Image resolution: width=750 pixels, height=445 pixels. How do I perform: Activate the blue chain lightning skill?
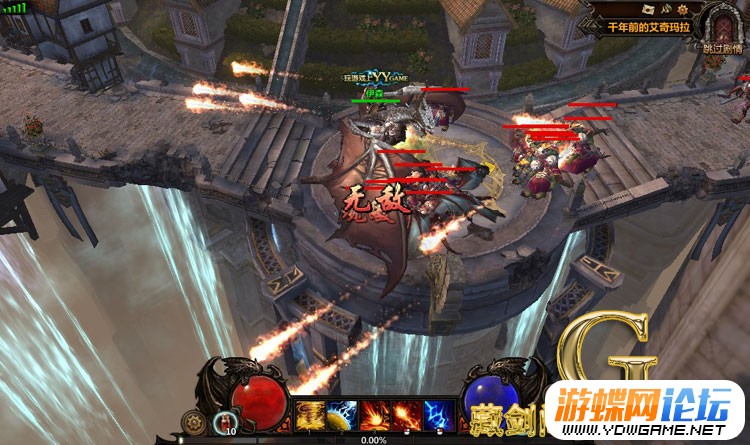click(x=439, y=414)
